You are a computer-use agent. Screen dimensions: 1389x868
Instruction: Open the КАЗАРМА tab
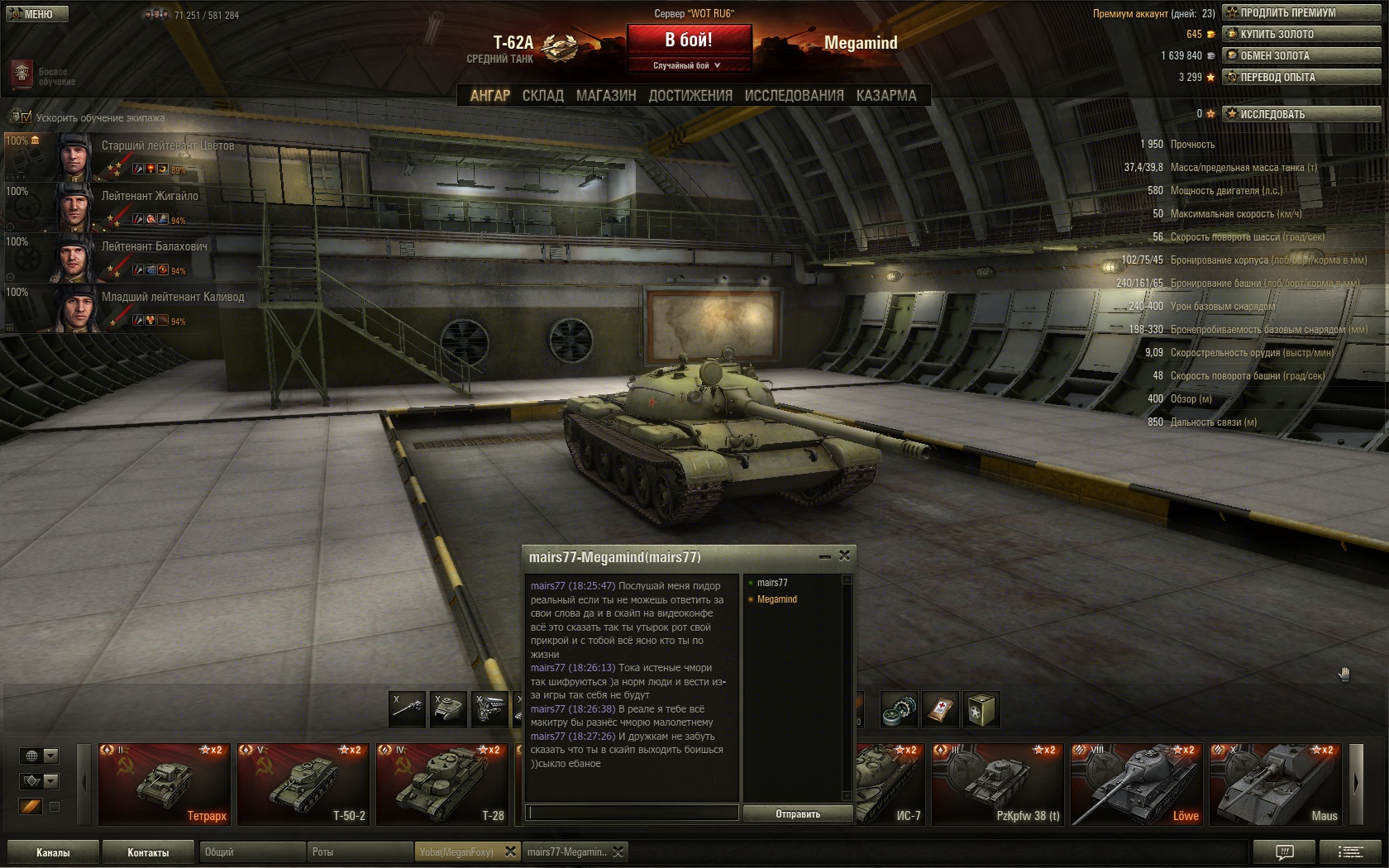click(x=886, y=96)
